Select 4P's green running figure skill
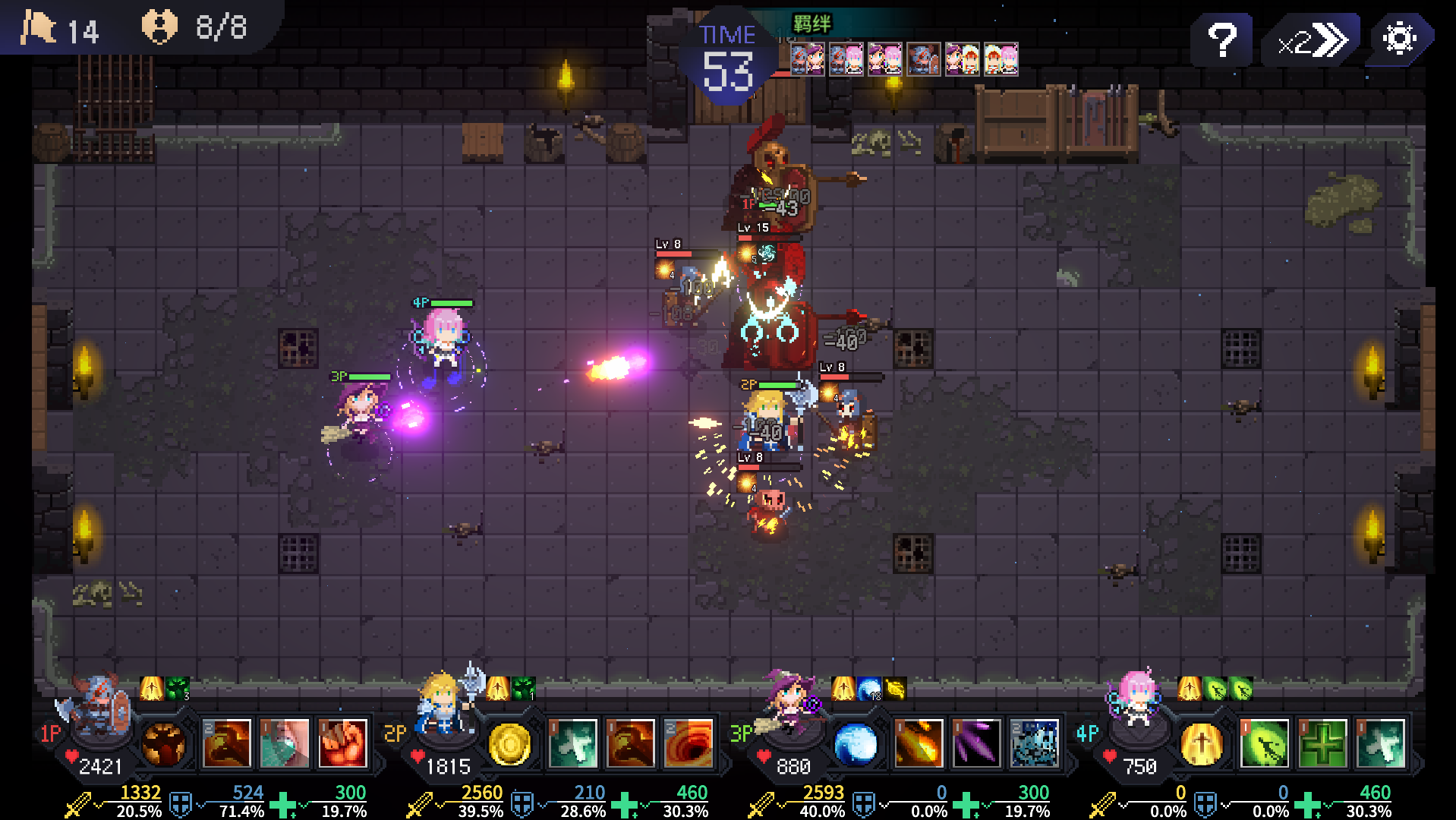The height and width of the screenshot is (820, 1456). 1265,743
